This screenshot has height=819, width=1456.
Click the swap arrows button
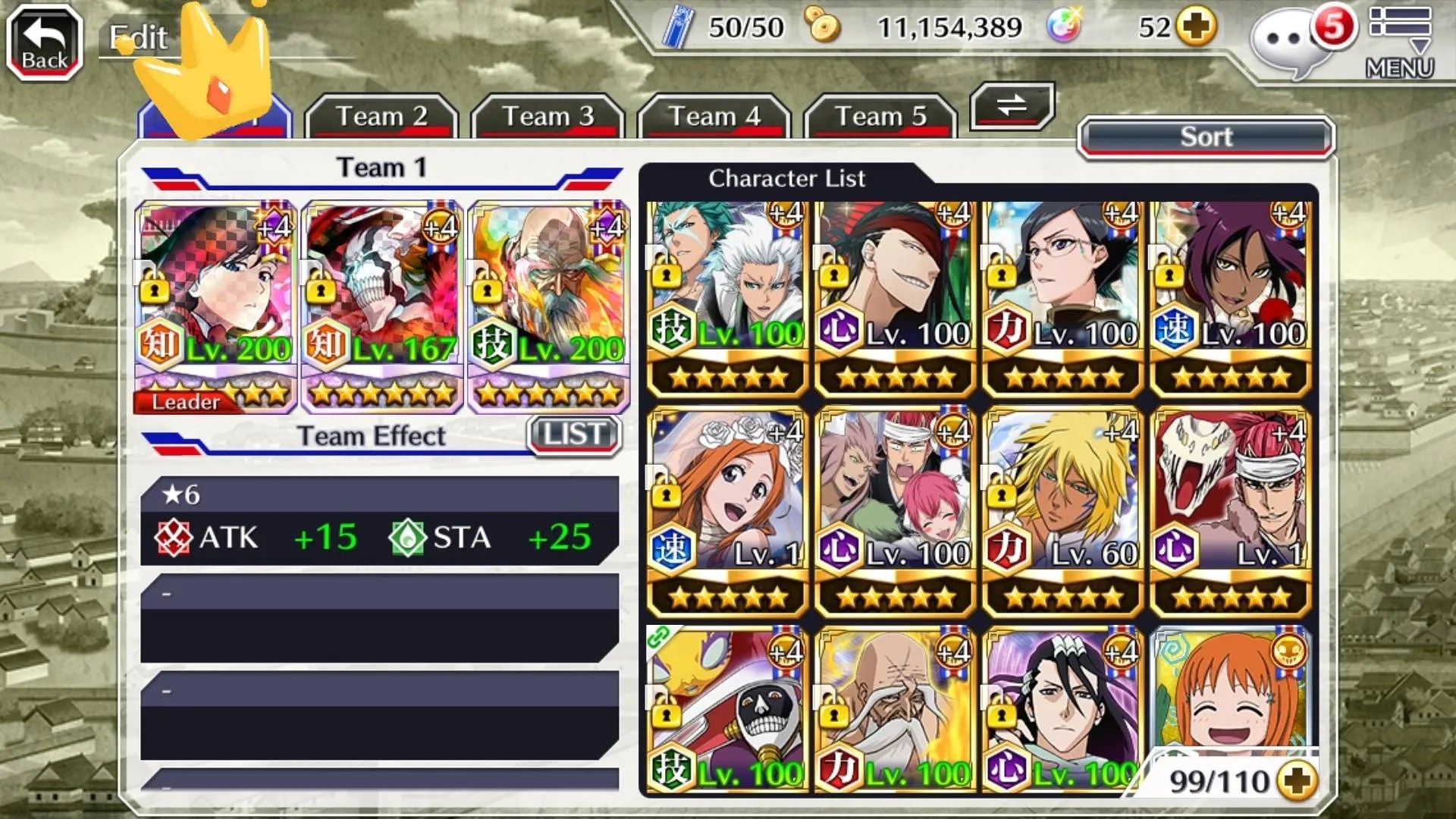pos(1012,105)
